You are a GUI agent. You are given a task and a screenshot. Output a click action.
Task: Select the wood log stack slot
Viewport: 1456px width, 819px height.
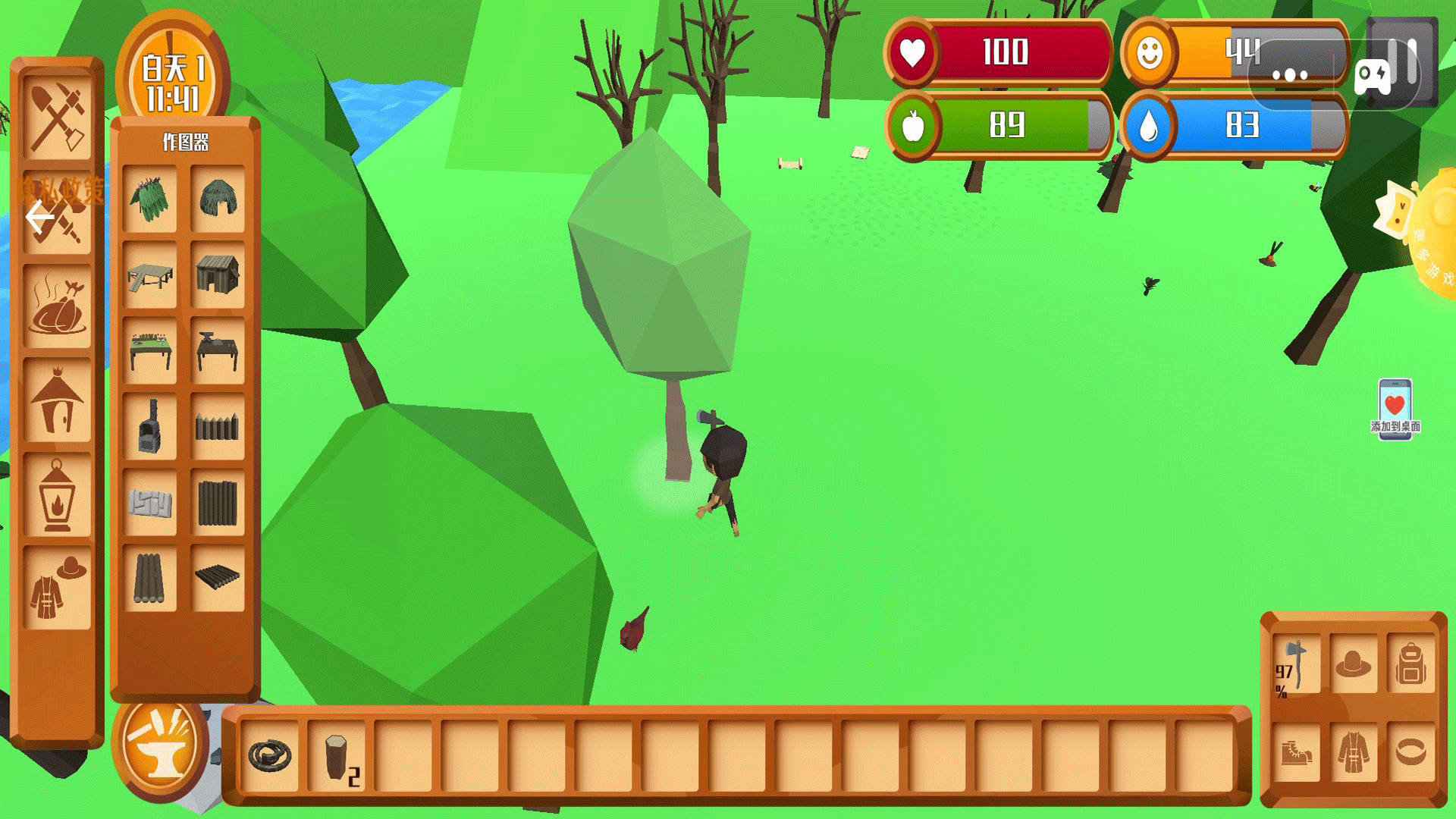click(337, 755)
